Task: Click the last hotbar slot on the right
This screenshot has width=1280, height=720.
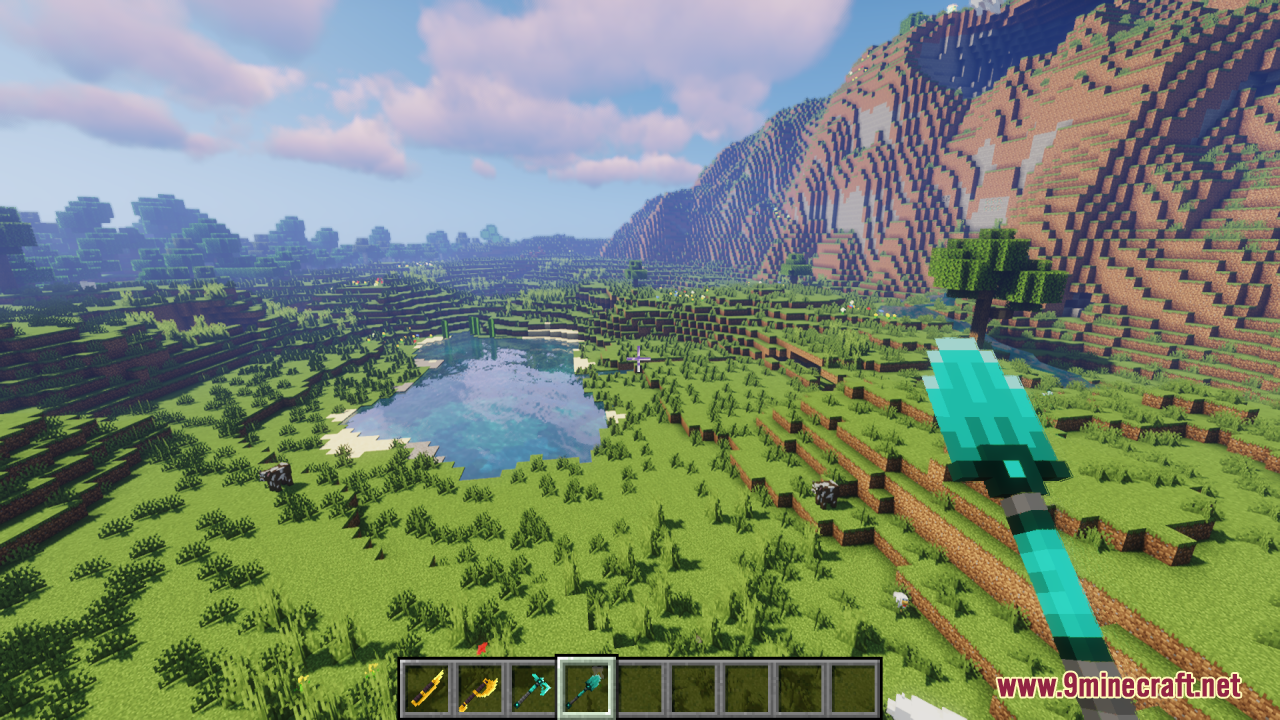Action: 855,686
